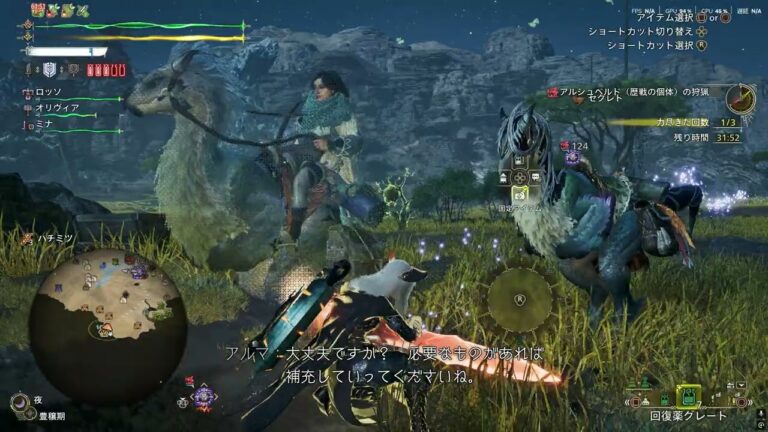Select the Mega Potion item slot

coord(687,396)
